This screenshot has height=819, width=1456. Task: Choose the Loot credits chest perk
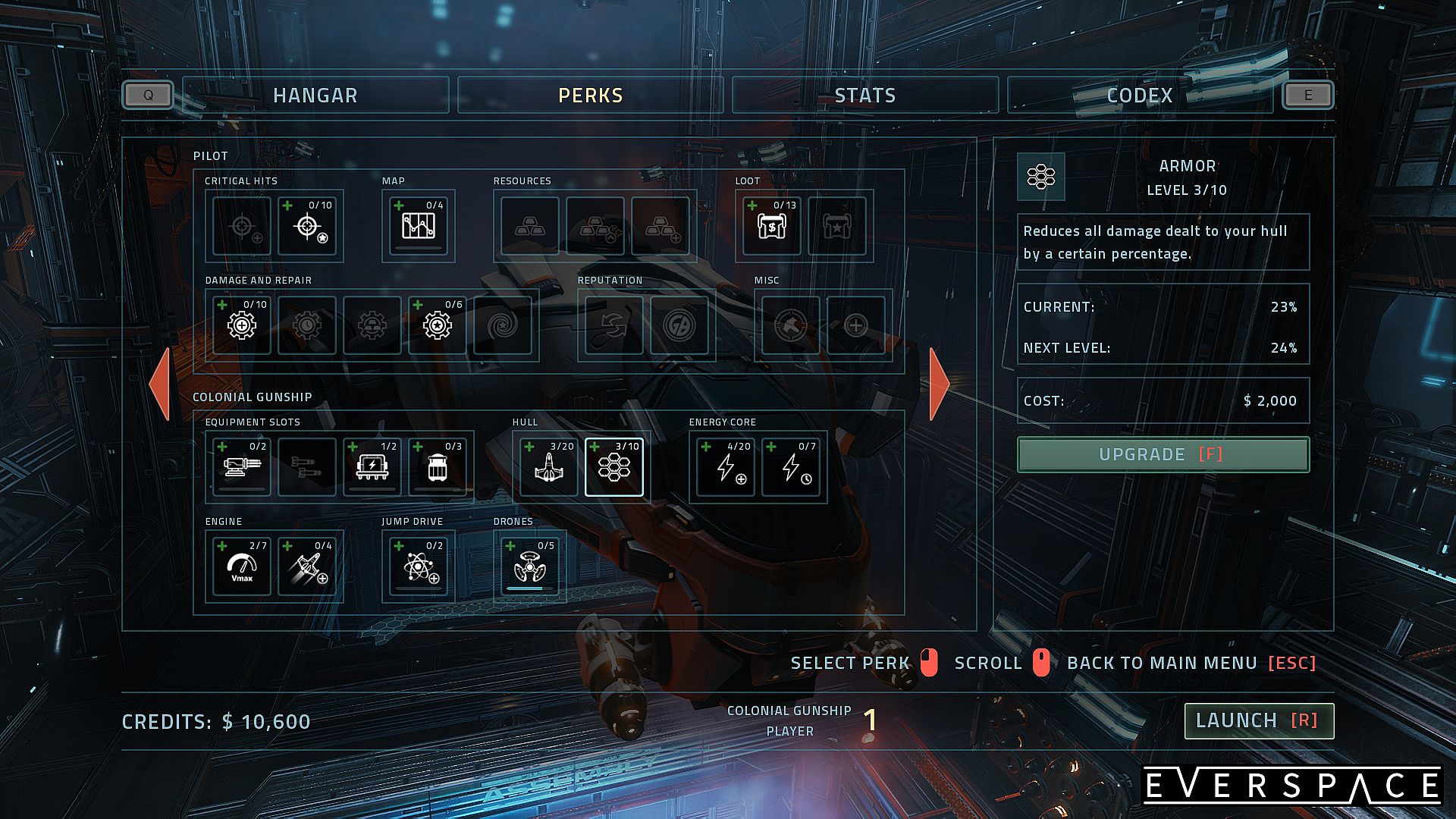point(771,226)
